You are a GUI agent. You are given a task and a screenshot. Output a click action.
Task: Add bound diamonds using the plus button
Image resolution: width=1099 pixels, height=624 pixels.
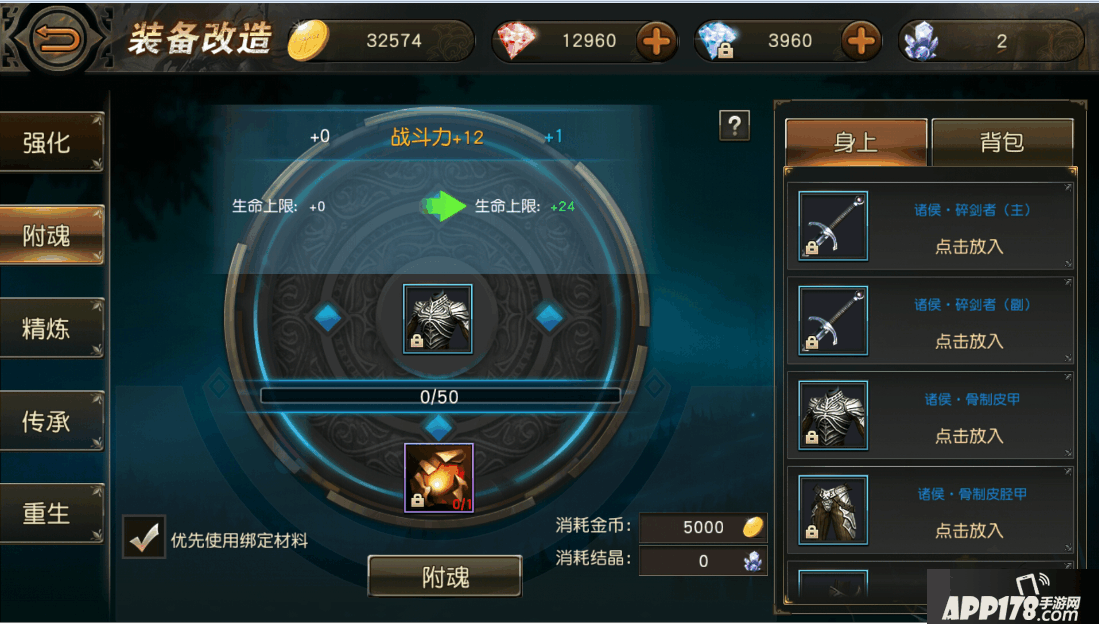pos(860,42)
